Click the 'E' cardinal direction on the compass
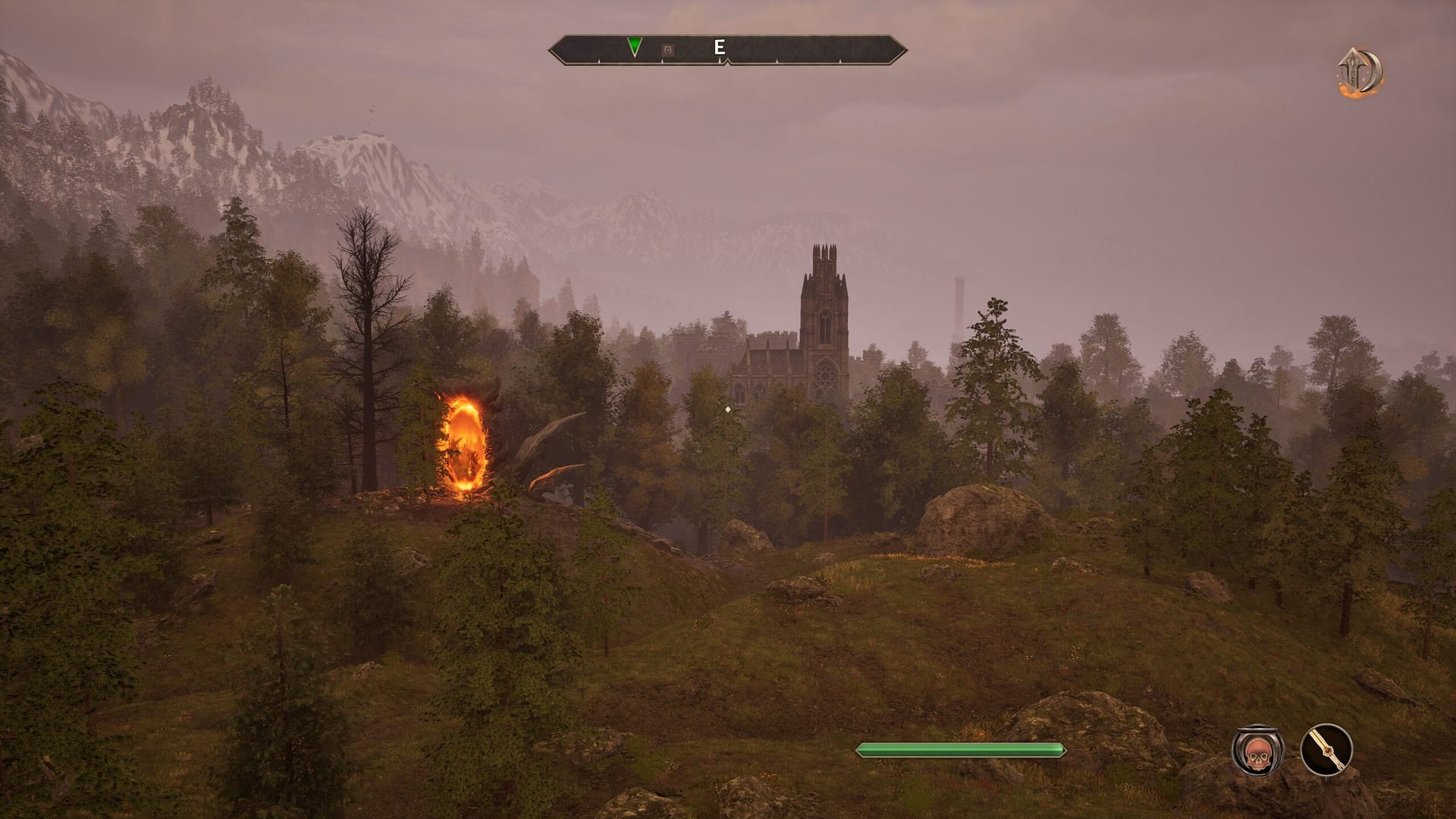This screenshot has height=819, width=1456. coord(717,46)
